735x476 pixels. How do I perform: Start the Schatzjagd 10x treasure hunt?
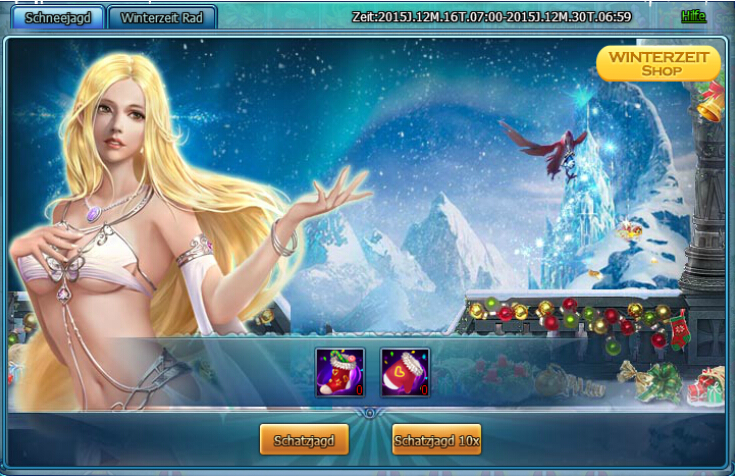(x=436, y=439)
